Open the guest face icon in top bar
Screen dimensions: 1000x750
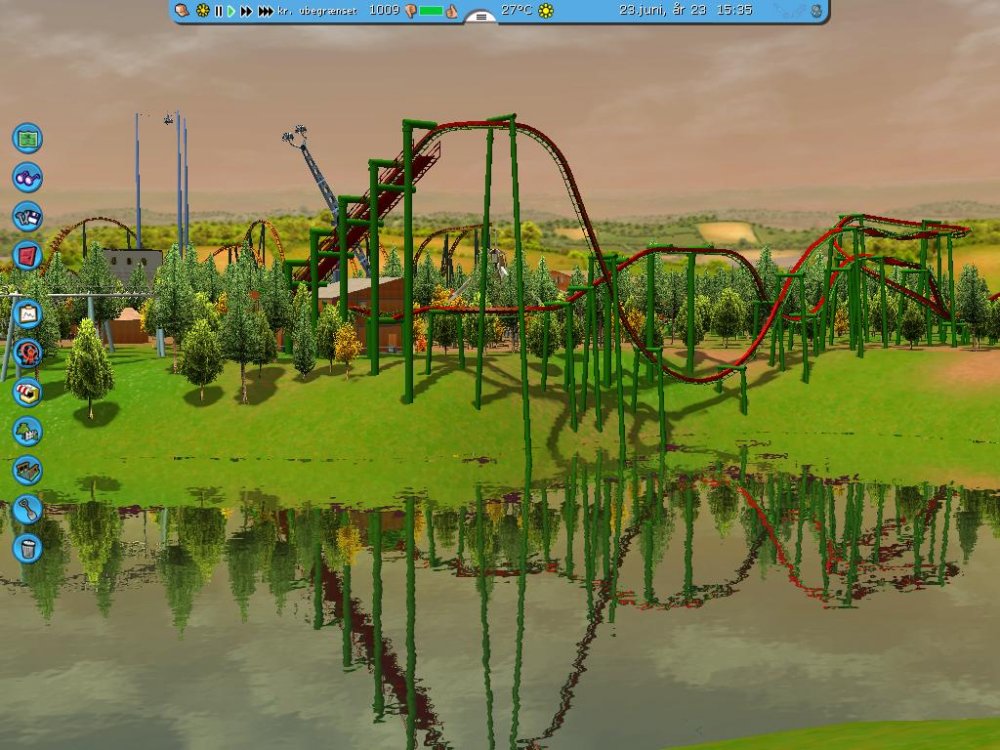182,10
